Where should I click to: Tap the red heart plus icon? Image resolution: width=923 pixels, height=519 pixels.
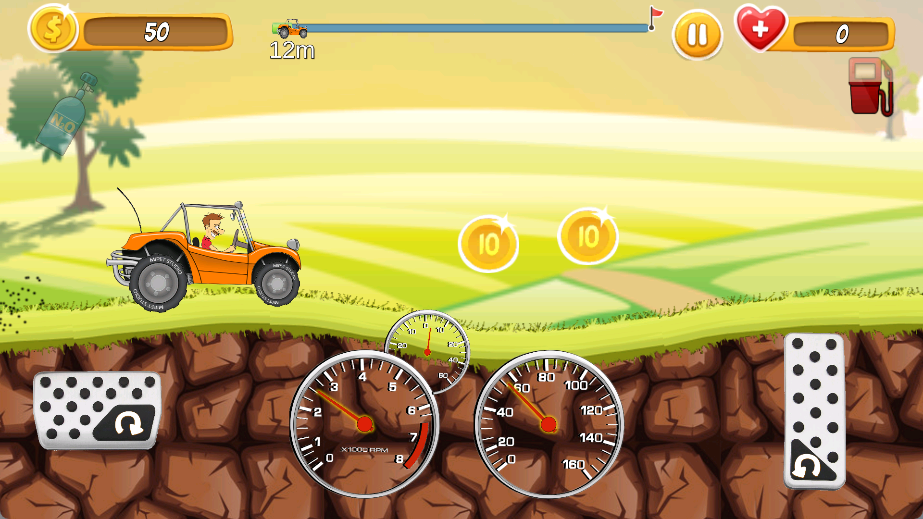tap(761, 28)
